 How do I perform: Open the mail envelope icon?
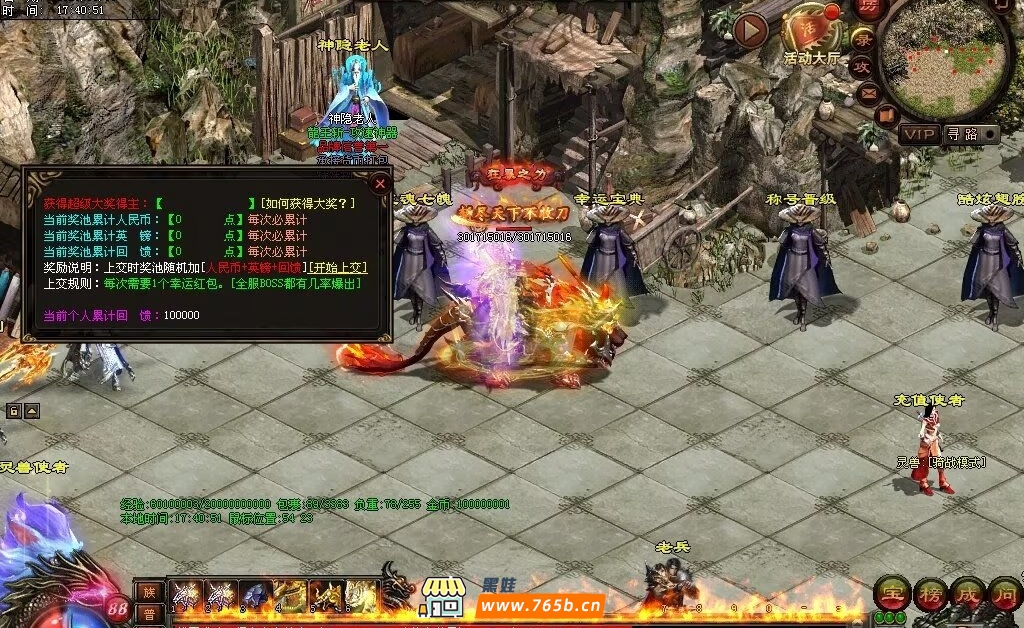(867, 93)
